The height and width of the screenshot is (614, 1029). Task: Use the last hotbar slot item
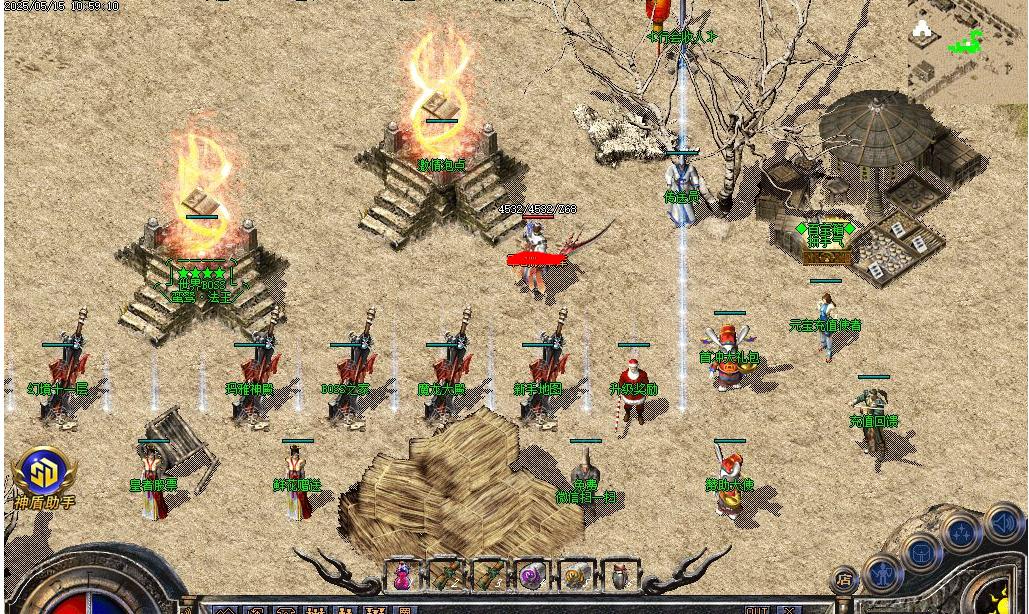coord(619,576)
